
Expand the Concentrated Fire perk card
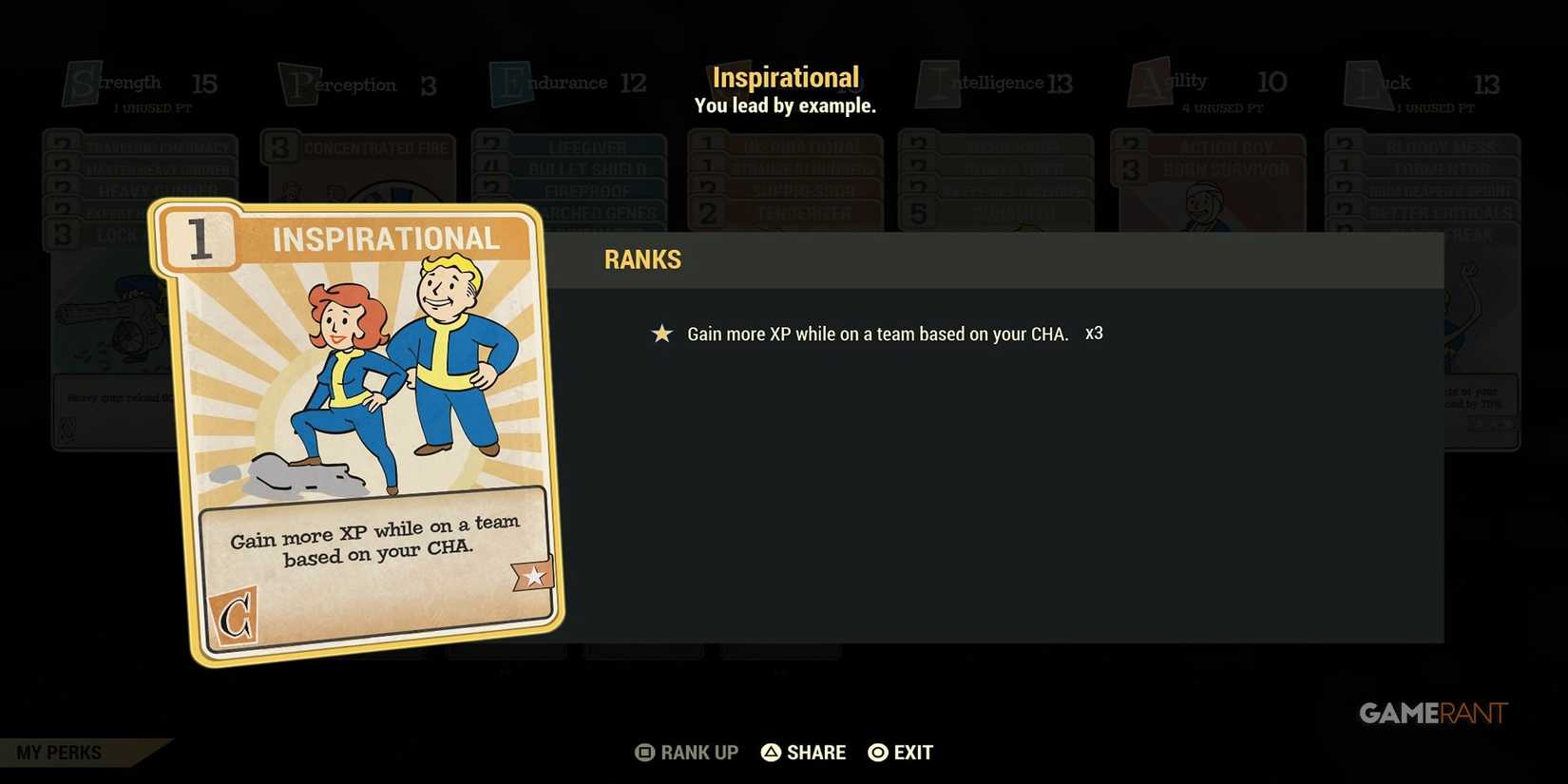tap(375, 147)
